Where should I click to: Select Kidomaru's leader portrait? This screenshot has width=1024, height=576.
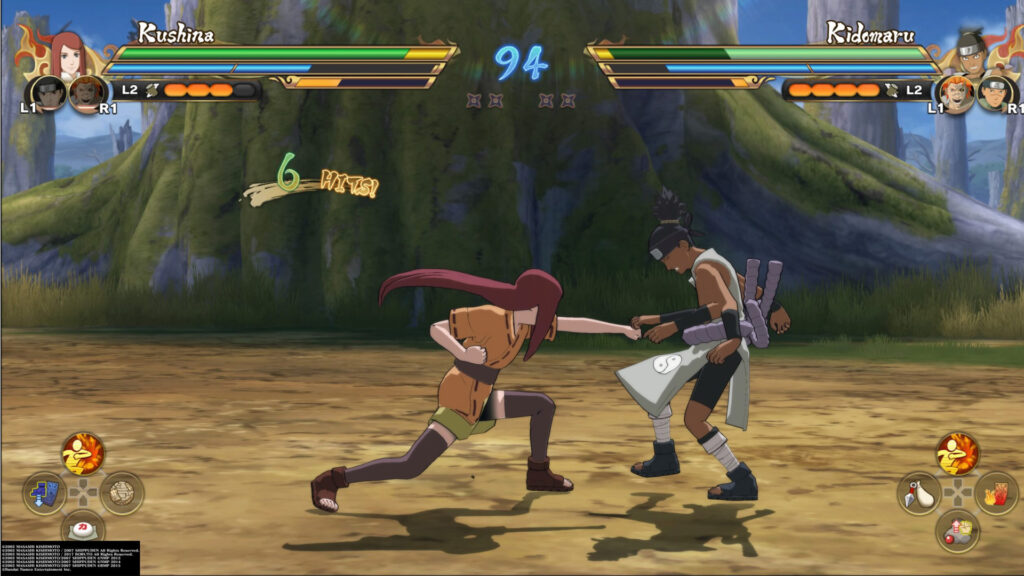[968, 55]
